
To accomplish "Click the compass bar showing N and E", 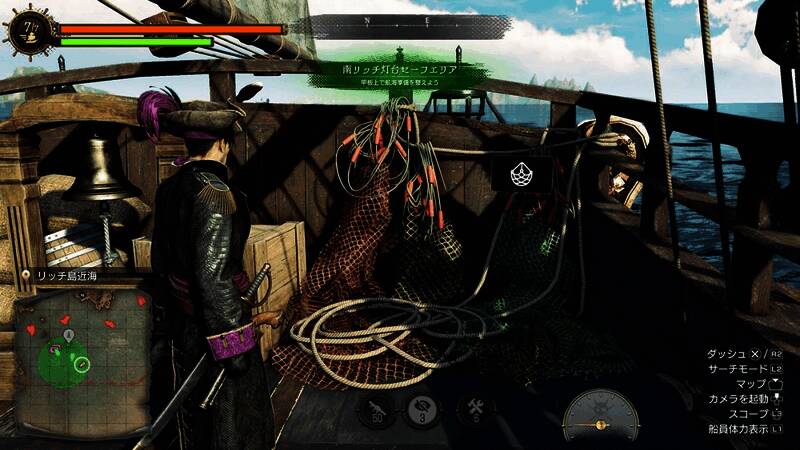I will (x=400, y=21).
